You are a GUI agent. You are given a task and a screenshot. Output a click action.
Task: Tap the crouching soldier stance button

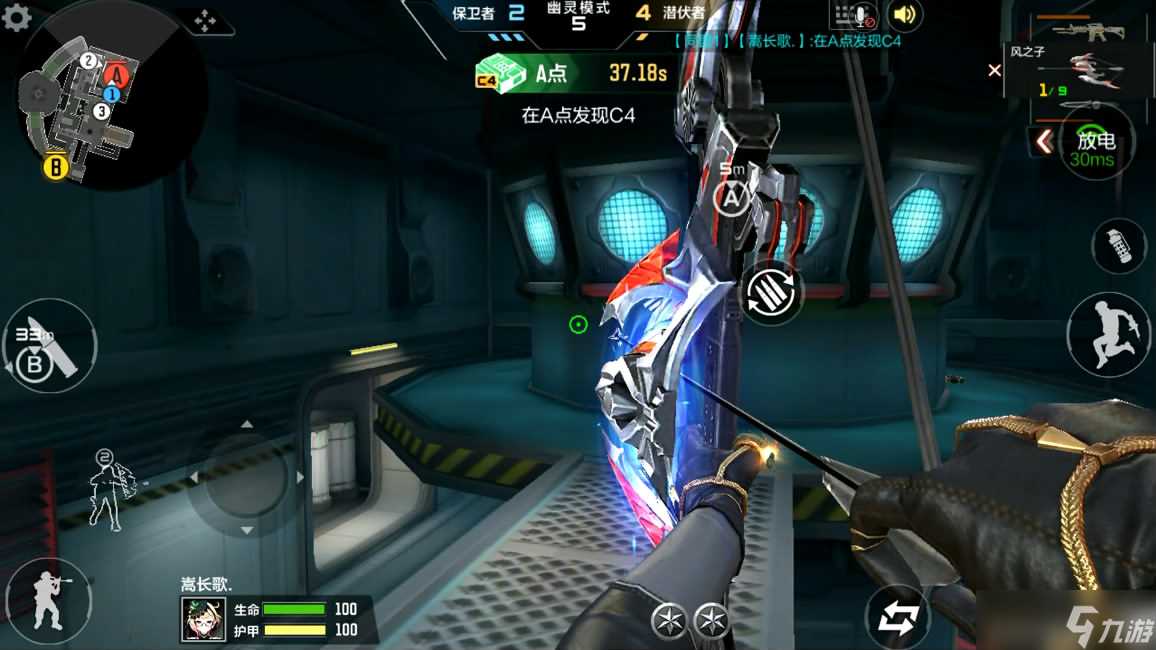pyautogui.click(x=45, y=600)
